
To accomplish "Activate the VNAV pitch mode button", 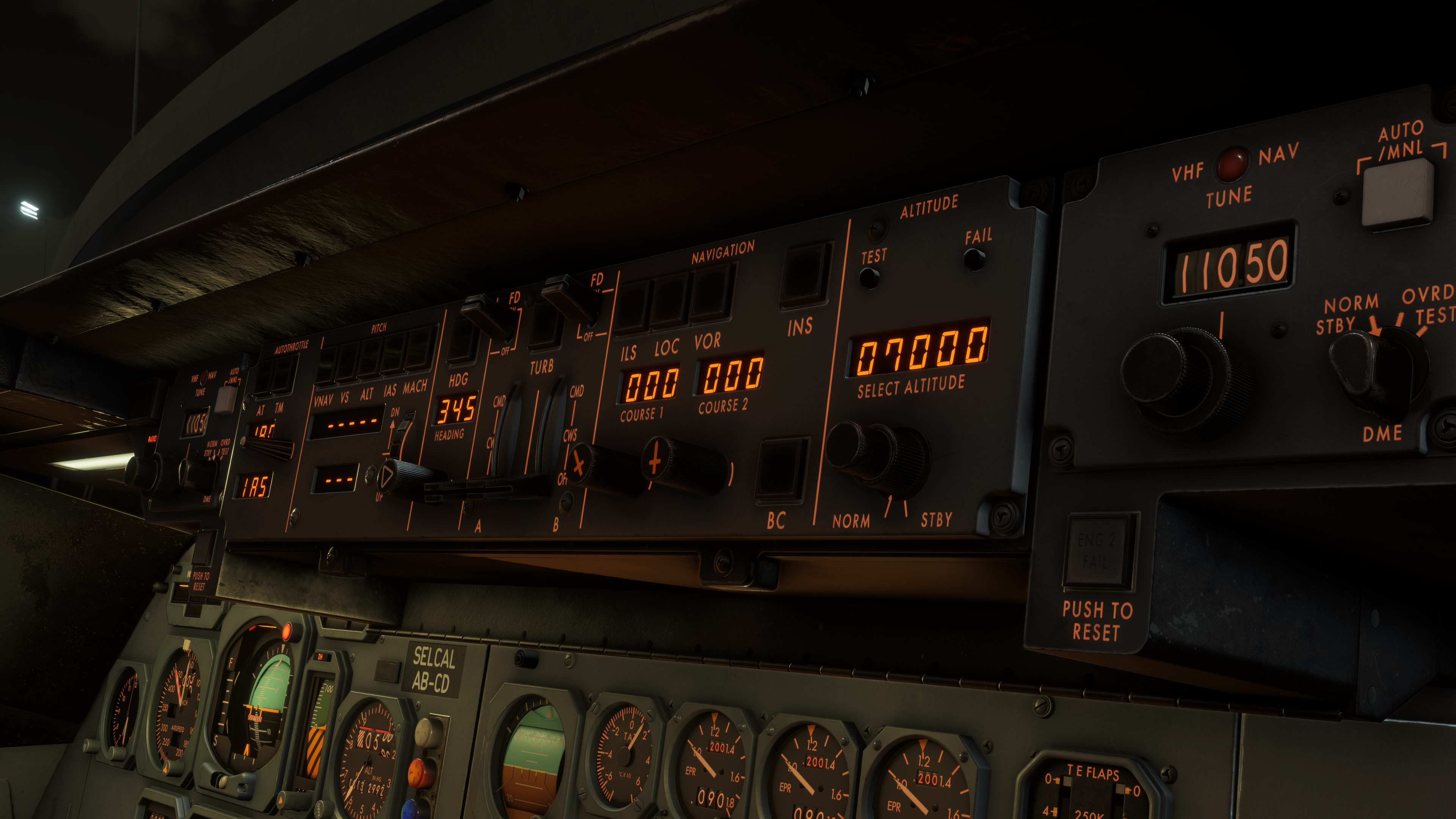I will click(x=326, y=366).
